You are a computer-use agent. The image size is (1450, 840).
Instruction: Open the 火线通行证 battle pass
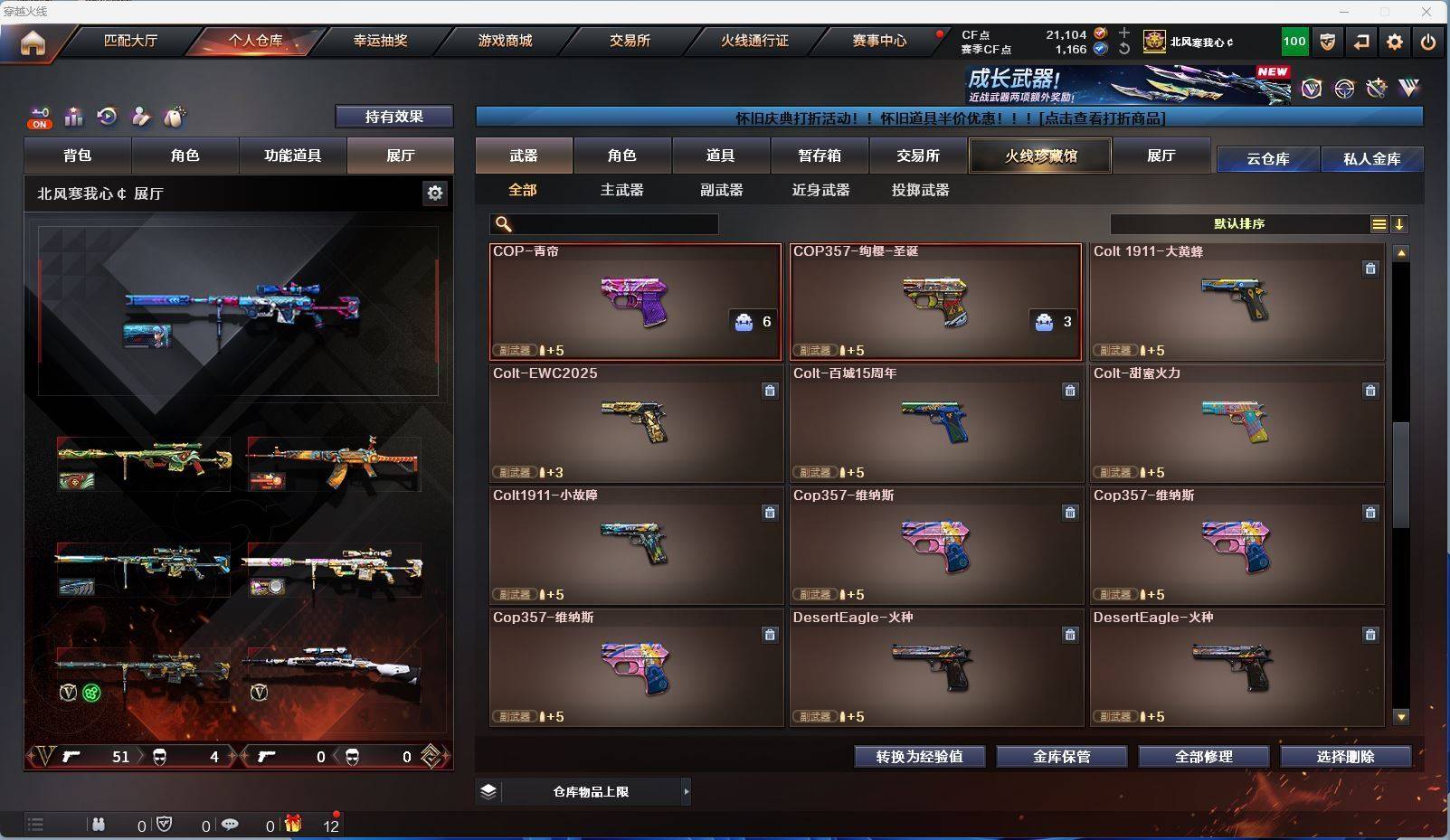[754, 41]
